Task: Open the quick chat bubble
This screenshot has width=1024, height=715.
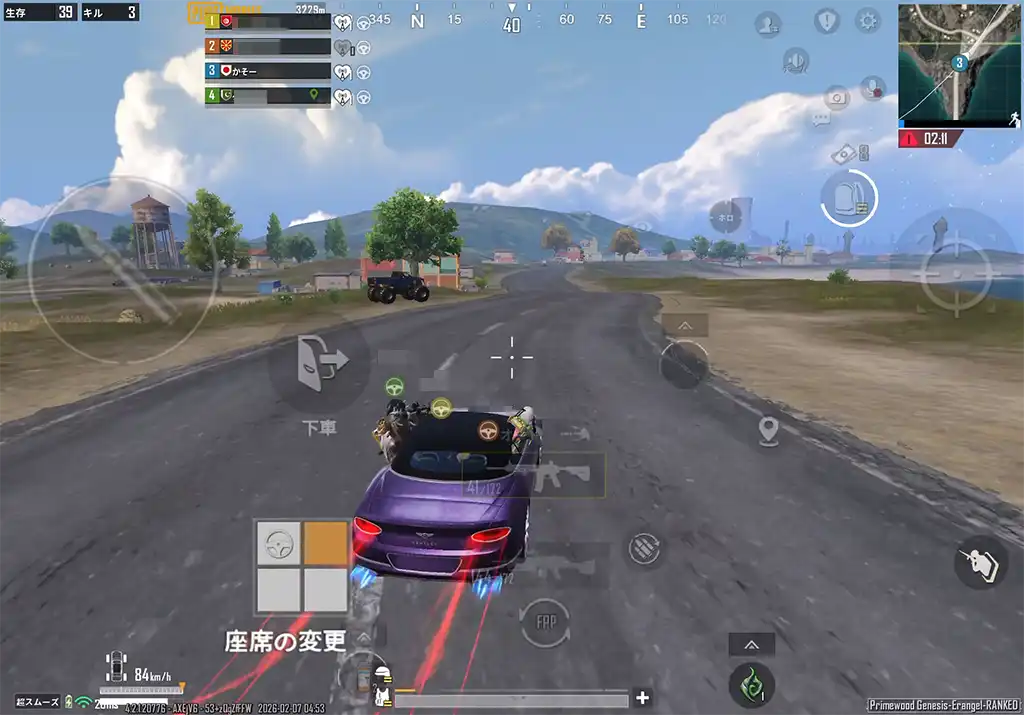Action: (x=821, y=119)
